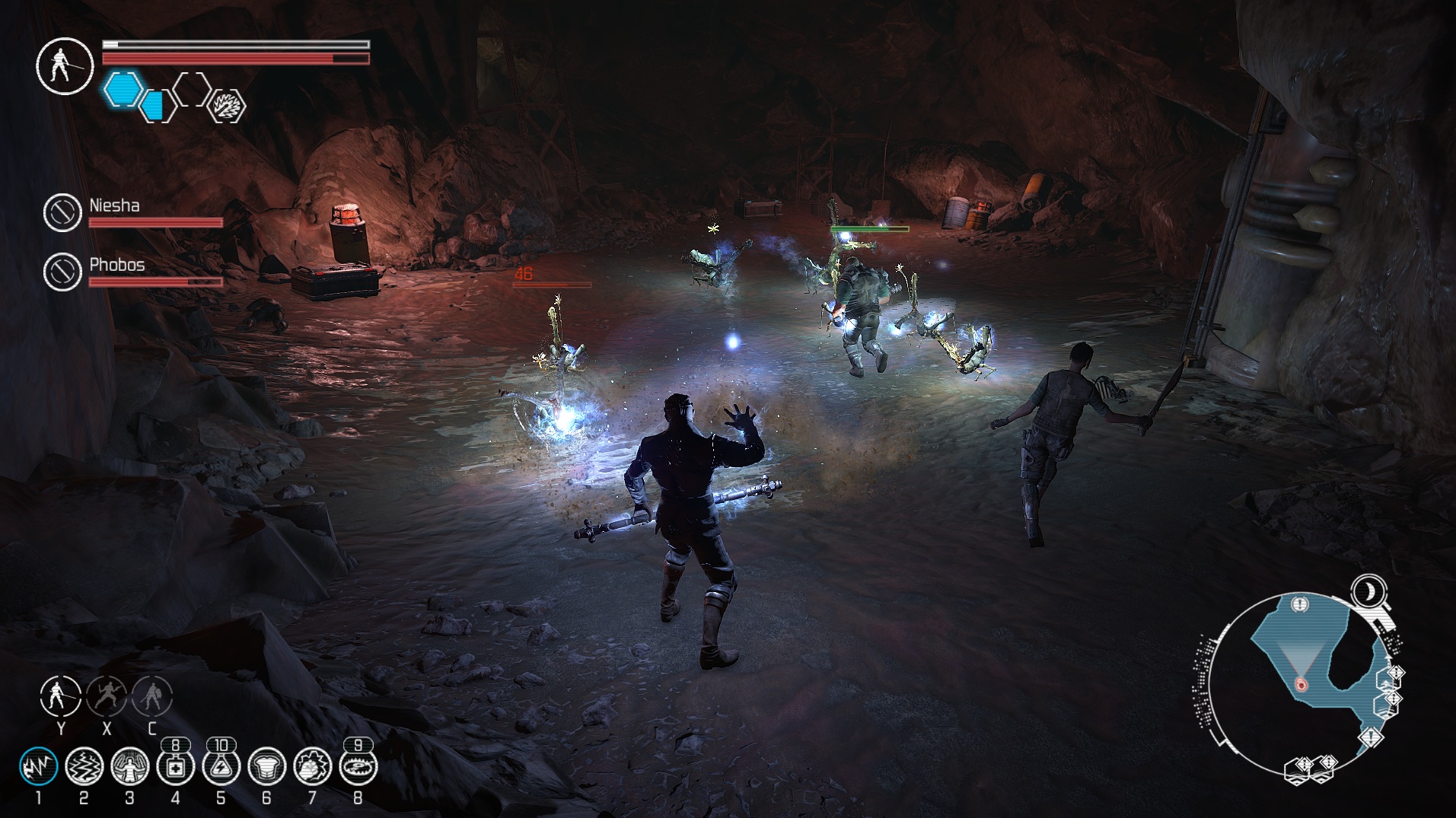Viewport: 1456px width, 818px height.
Task: Activate the electrified fist ability
Action: 312,767
